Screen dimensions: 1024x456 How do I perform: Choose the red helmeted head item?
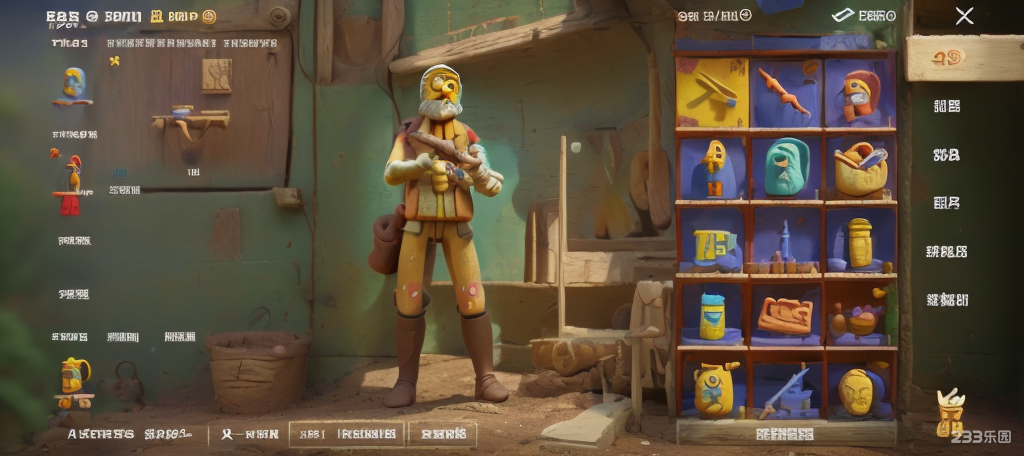point(859,93)
